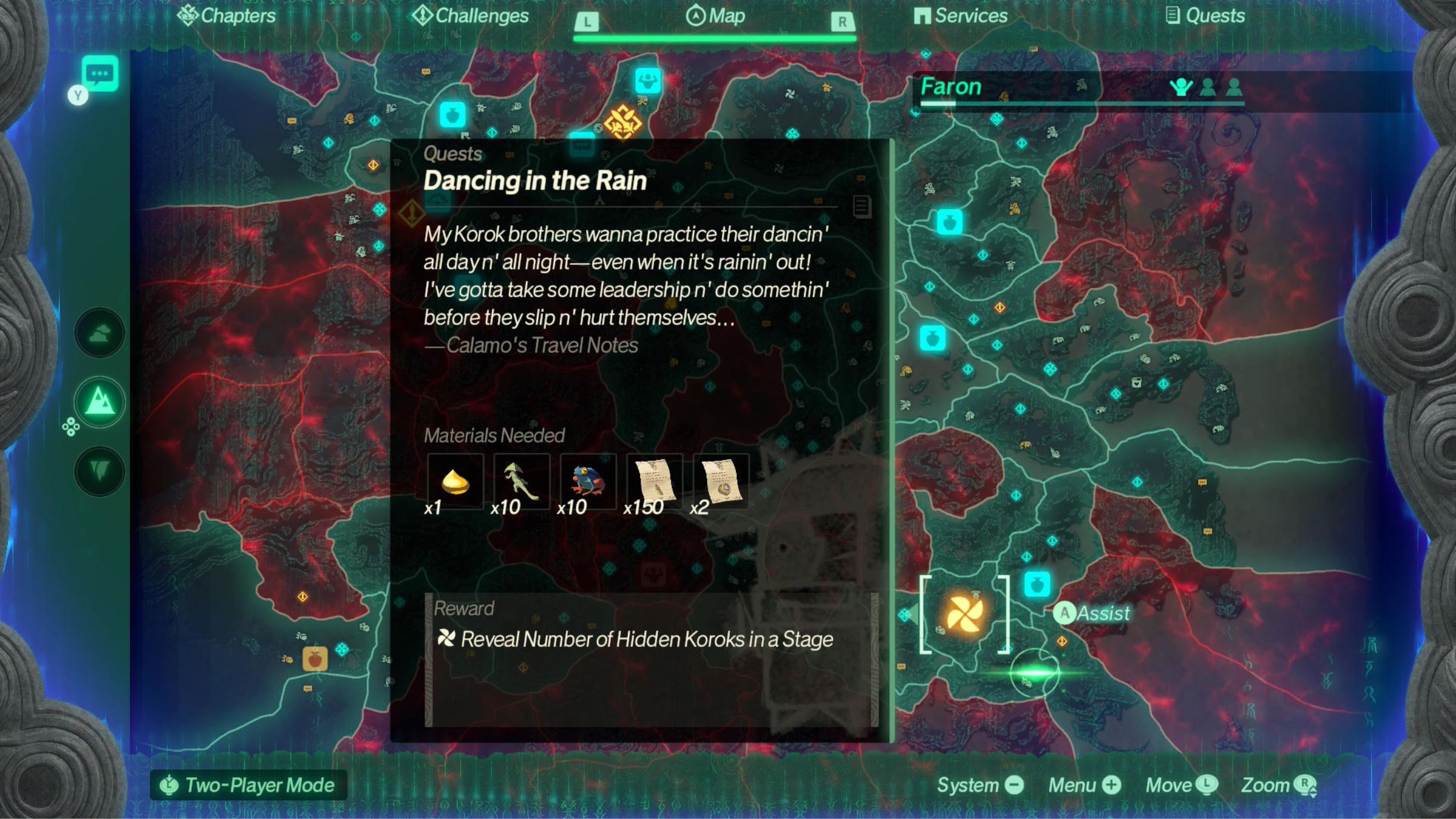
Task: Pick the blue frog material slot
Action: pyautogui.click(x=588, y=482)
